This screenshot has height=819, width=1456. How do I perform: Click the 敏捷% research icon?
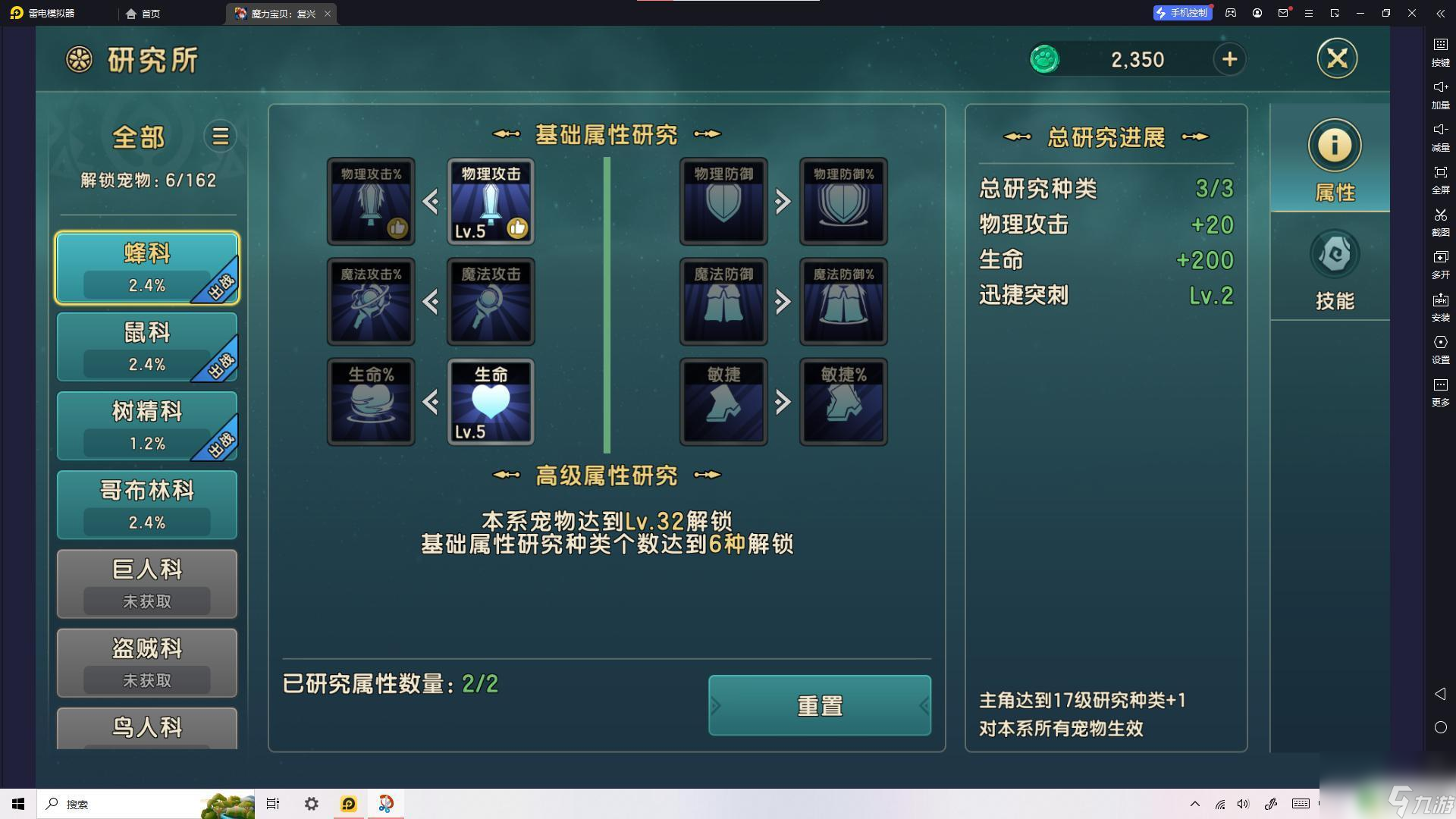point(843,402)
